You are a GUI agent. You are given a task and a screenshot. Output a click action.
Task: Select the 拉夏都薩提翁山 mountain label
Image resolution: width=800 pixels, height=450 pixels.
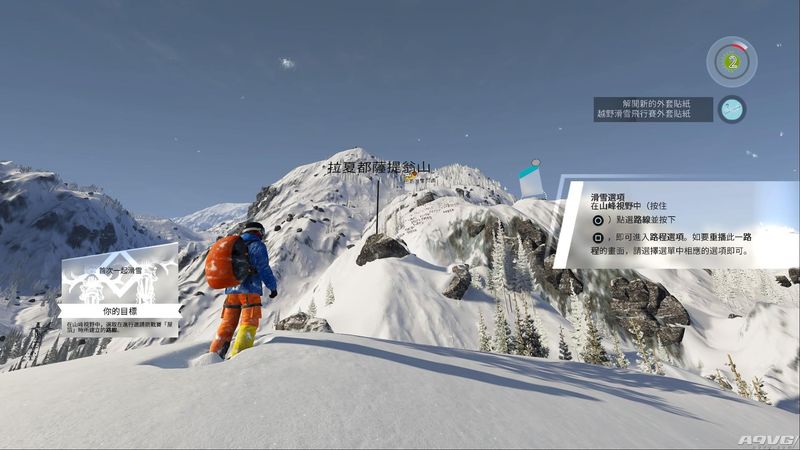[x=377, y=167]
